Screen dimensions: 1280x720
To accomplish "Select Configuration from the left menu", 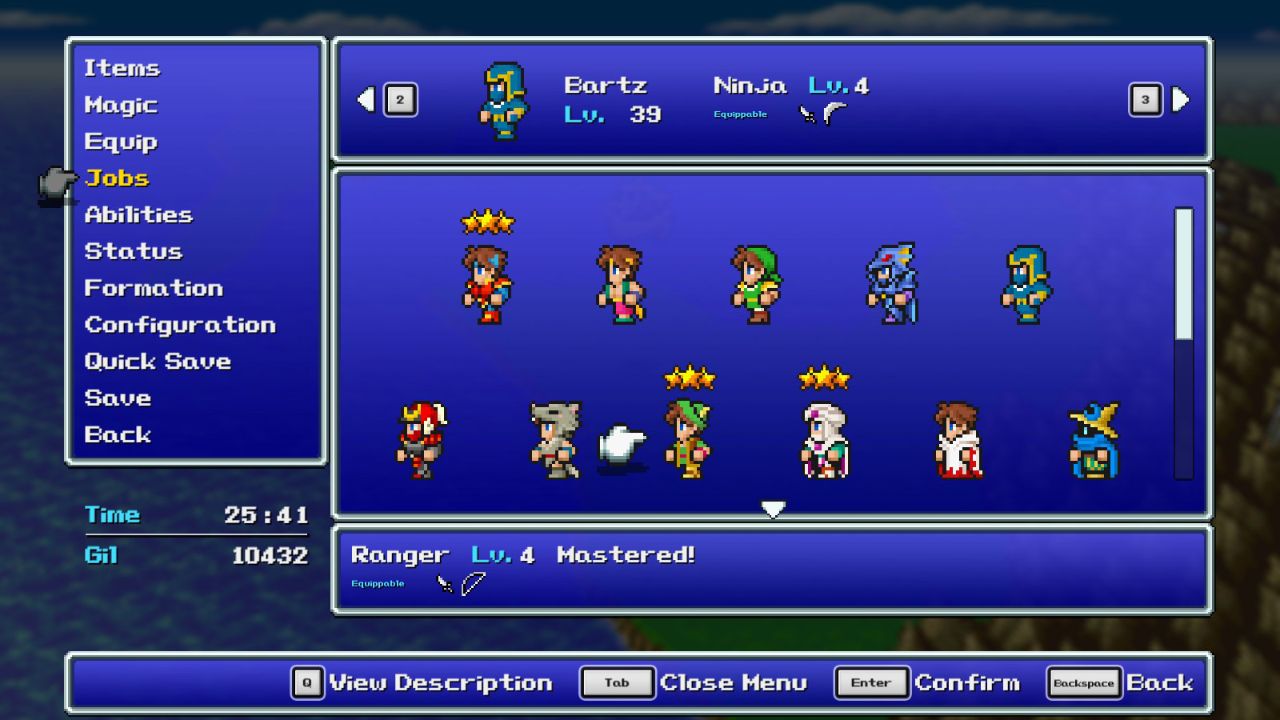I will click(x=180, y=324).
